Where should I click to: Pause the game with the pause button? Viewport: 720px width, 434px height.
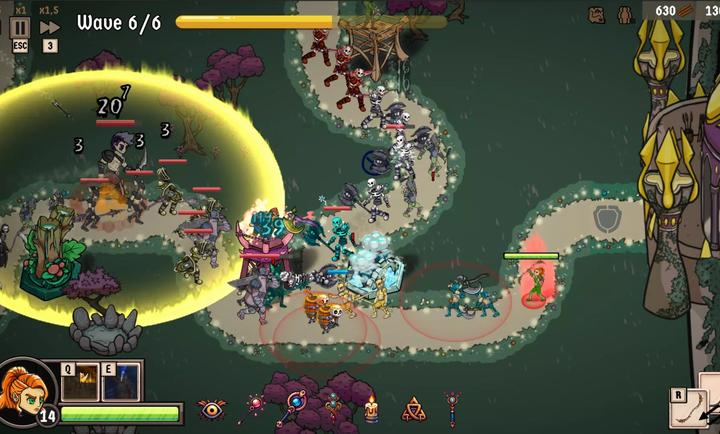20,27
